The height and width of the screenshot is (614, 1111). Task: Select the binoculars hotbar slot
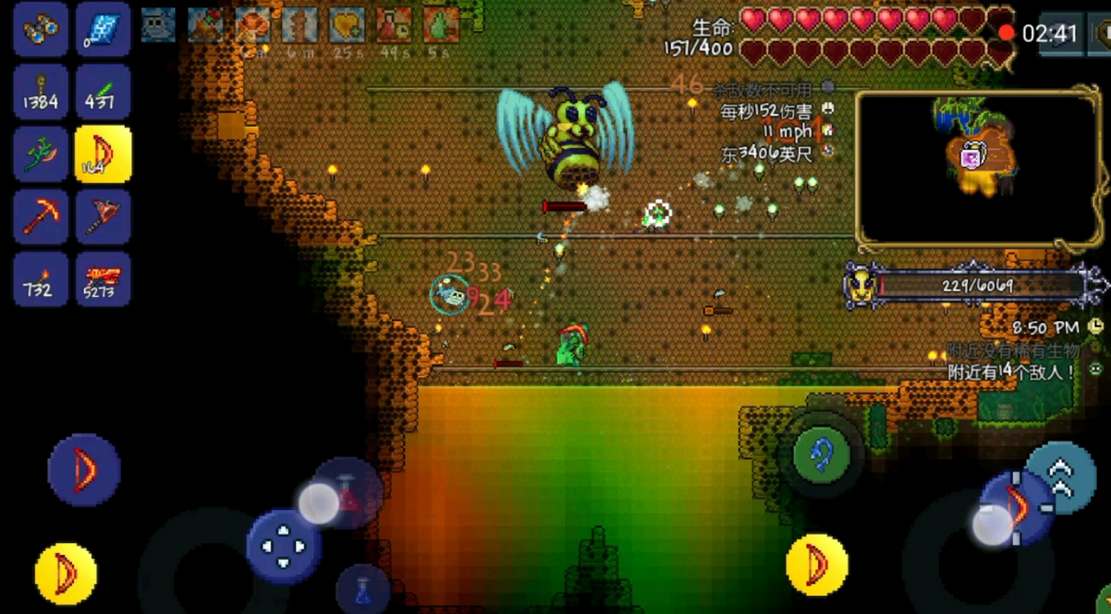click(x=41, y=30)
